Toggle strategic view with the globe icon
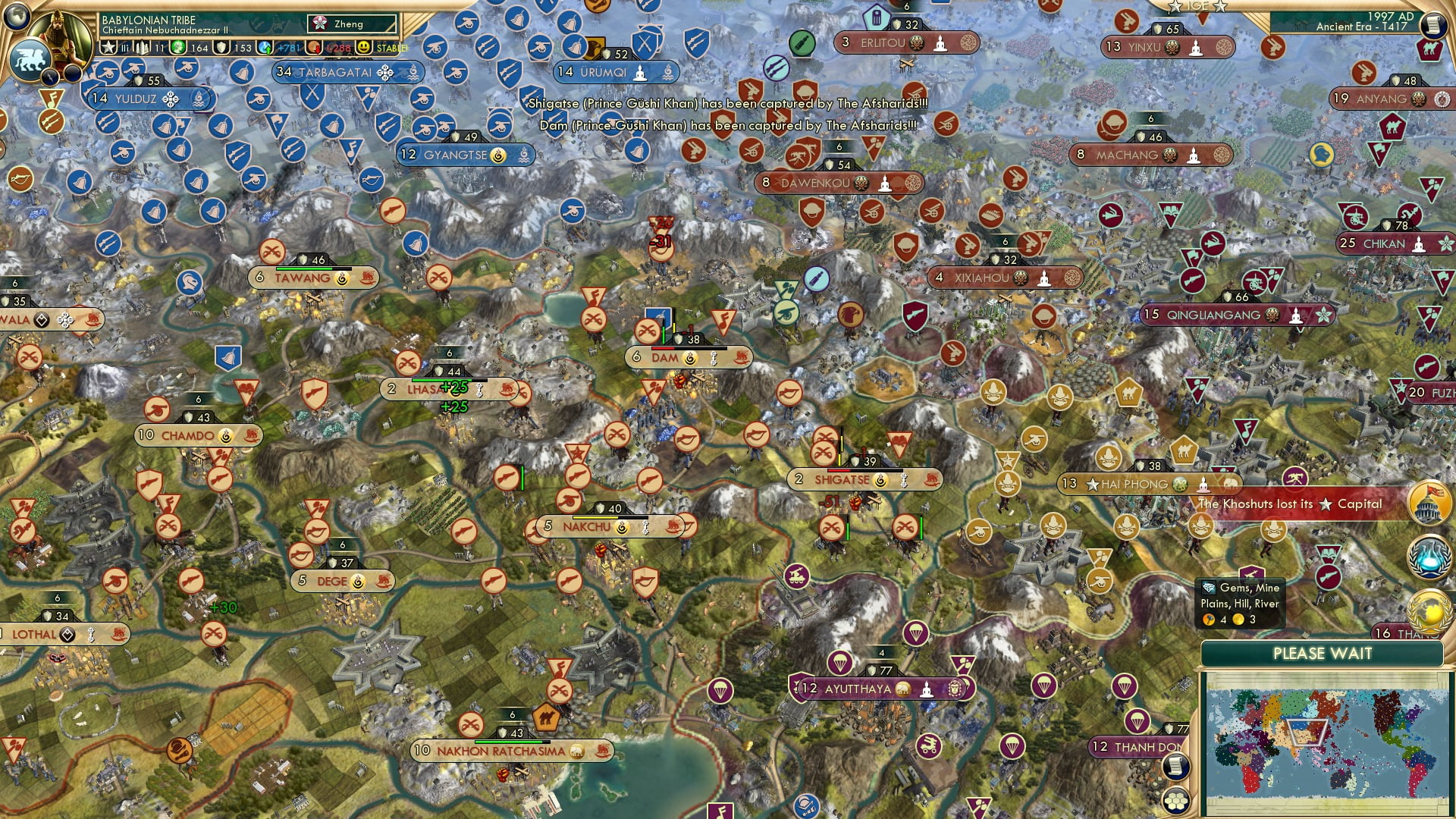This screenshot has width=1456, height=819. click(17, 18)
